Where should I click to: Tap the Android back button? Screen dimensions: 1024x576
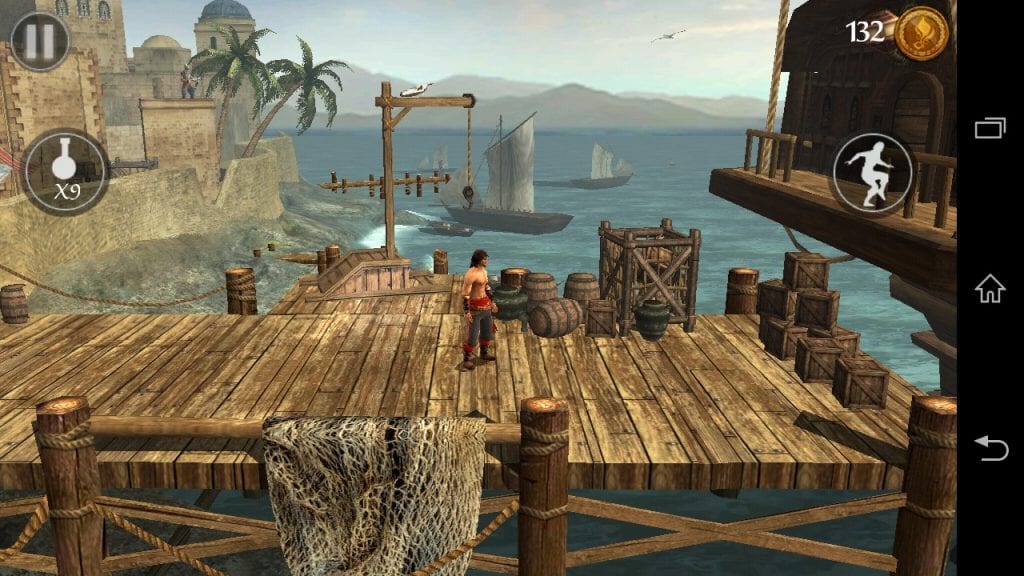990,448
